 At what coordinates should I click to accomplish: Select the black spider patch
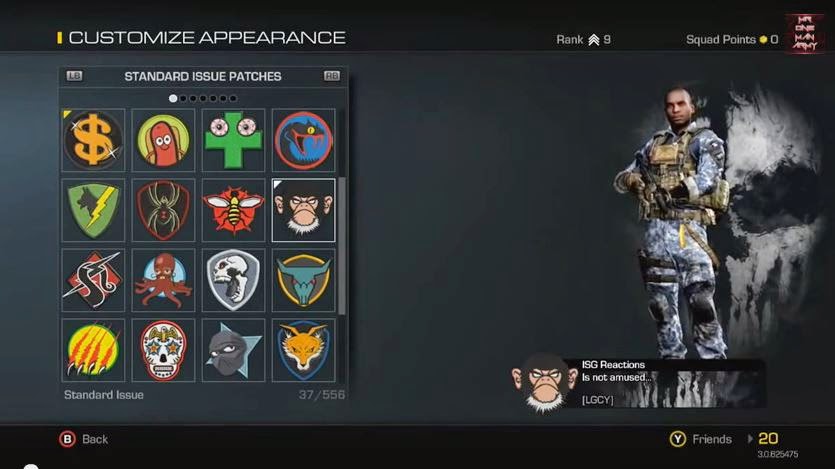click(163, 210)
